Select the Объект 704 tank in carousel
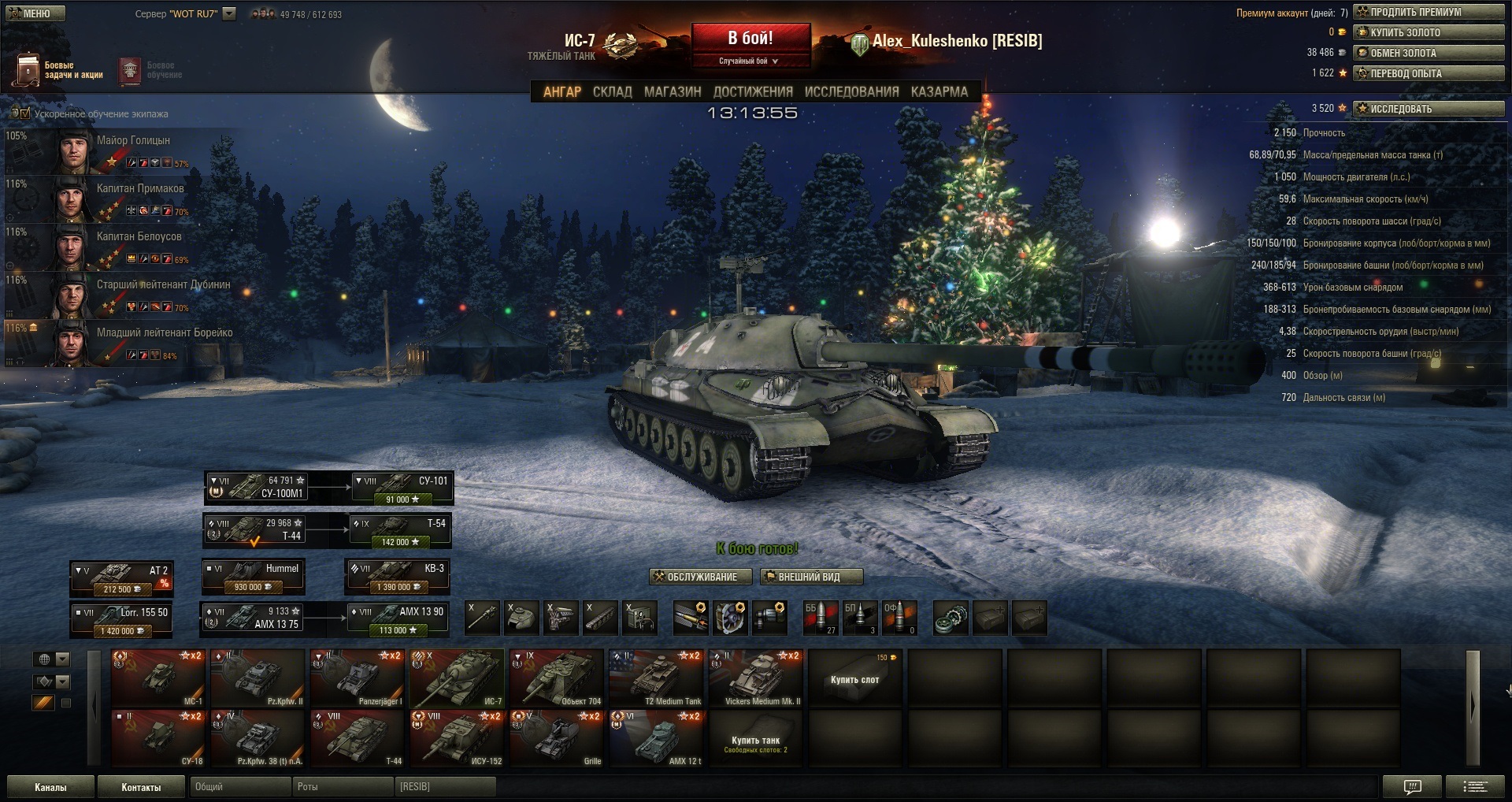 tap(556, 678)
